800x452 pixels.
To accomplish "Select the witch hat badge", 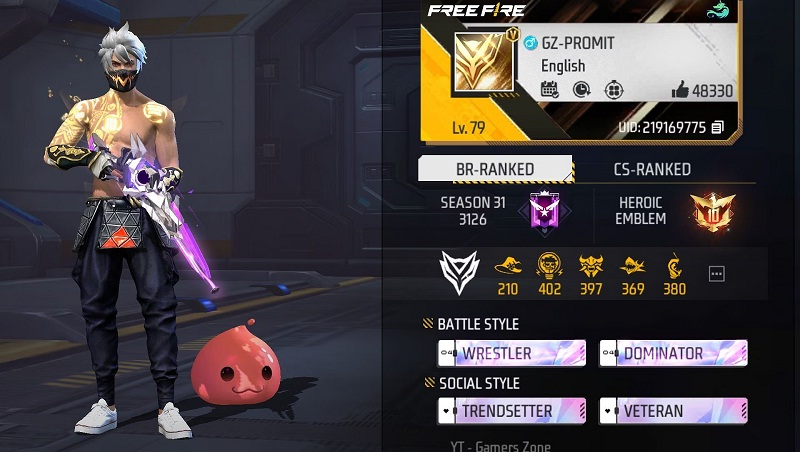I will pyautogui.click(x=507, y=266).
